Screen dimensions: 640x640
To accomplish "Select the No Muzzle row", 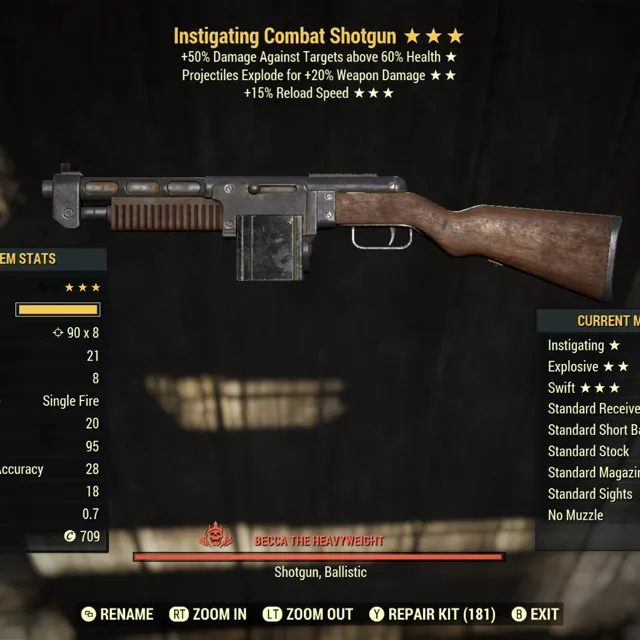I will pyautogui.click(x=576, y=515).
